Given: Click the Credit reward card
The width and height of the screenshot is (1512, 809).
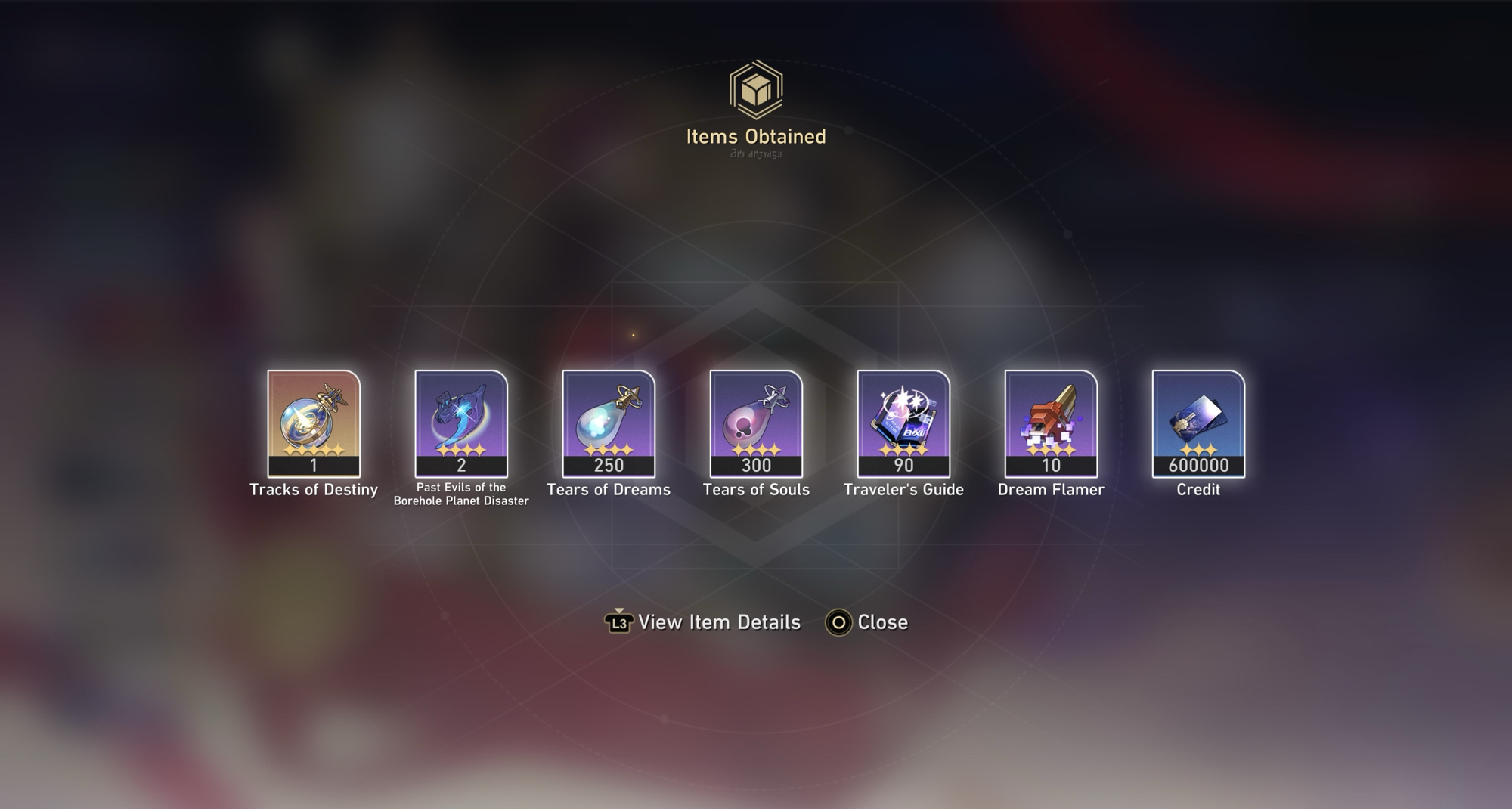Looking at the screenshot, I should [x=1198, y=423].
